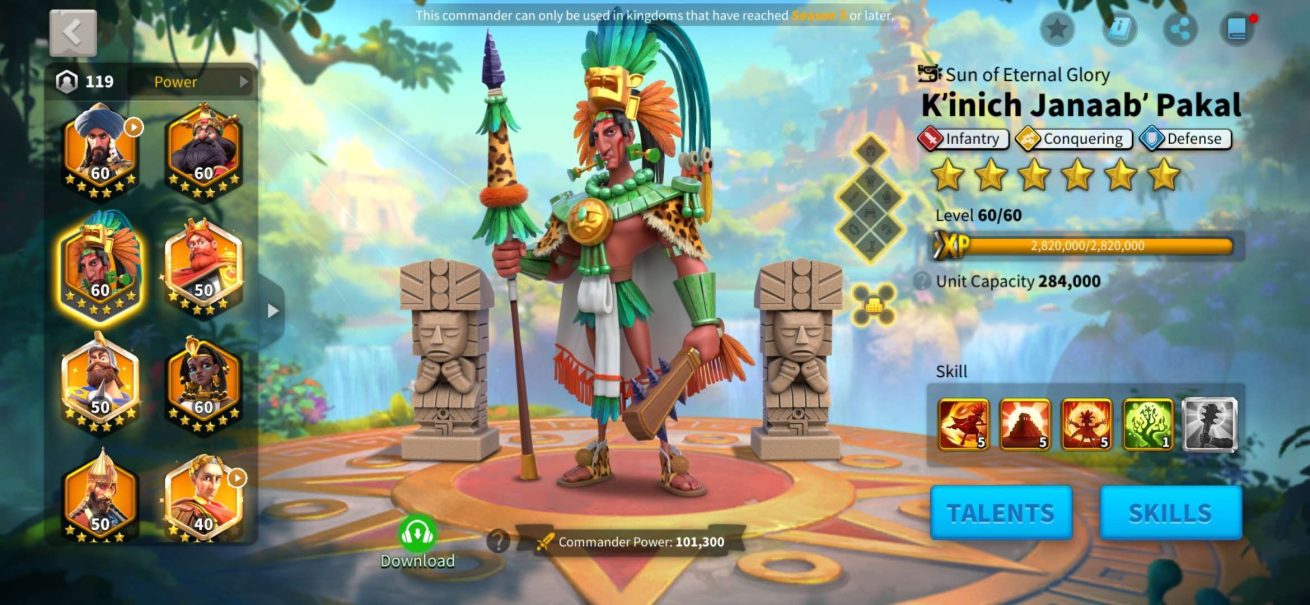View the pyramid skill icon
Viewport: 1310px width, 605px height.
[1026, 424]
